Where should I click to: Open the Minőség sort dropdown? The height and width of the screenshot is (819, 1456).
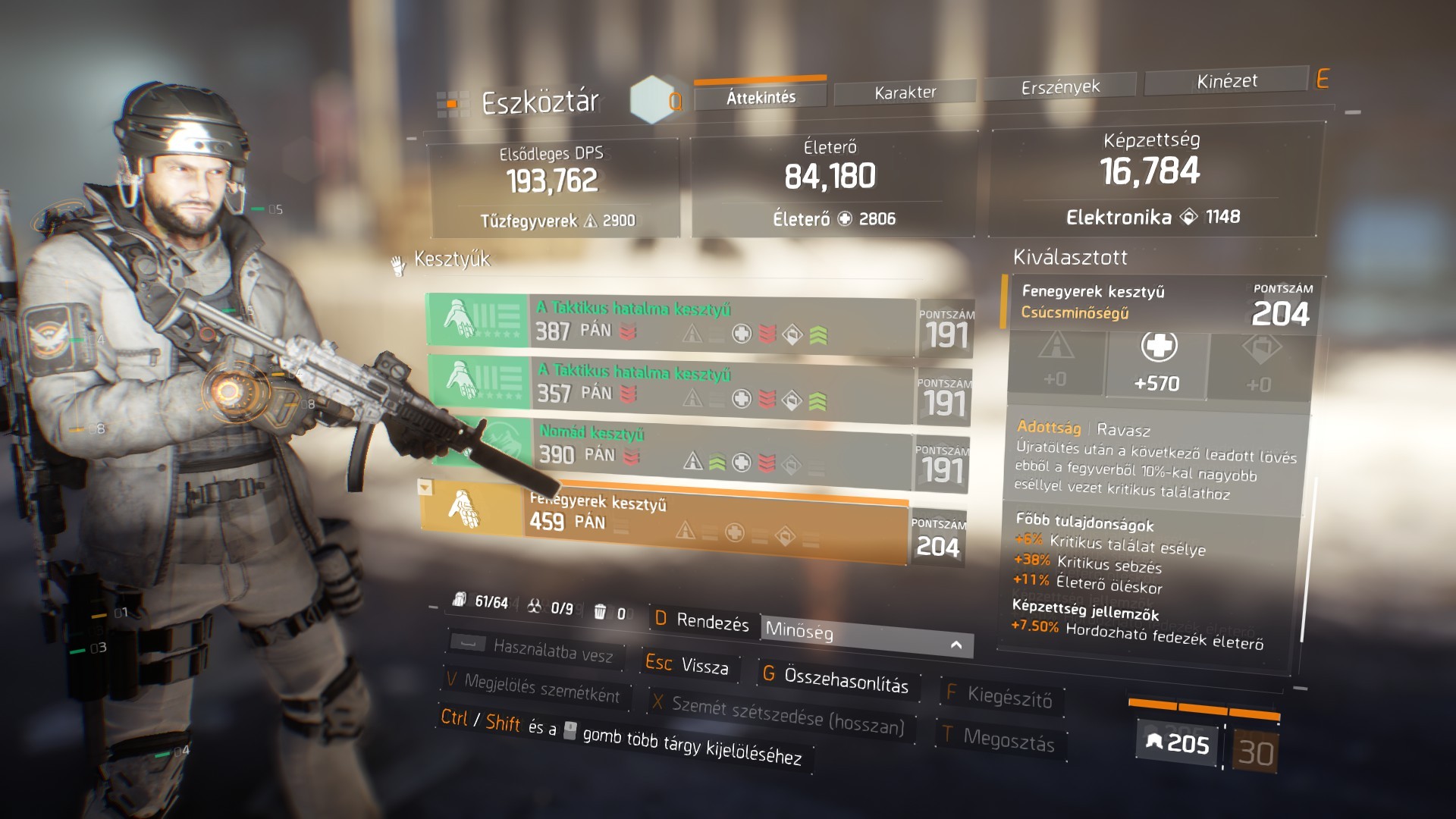coord(866,635)
